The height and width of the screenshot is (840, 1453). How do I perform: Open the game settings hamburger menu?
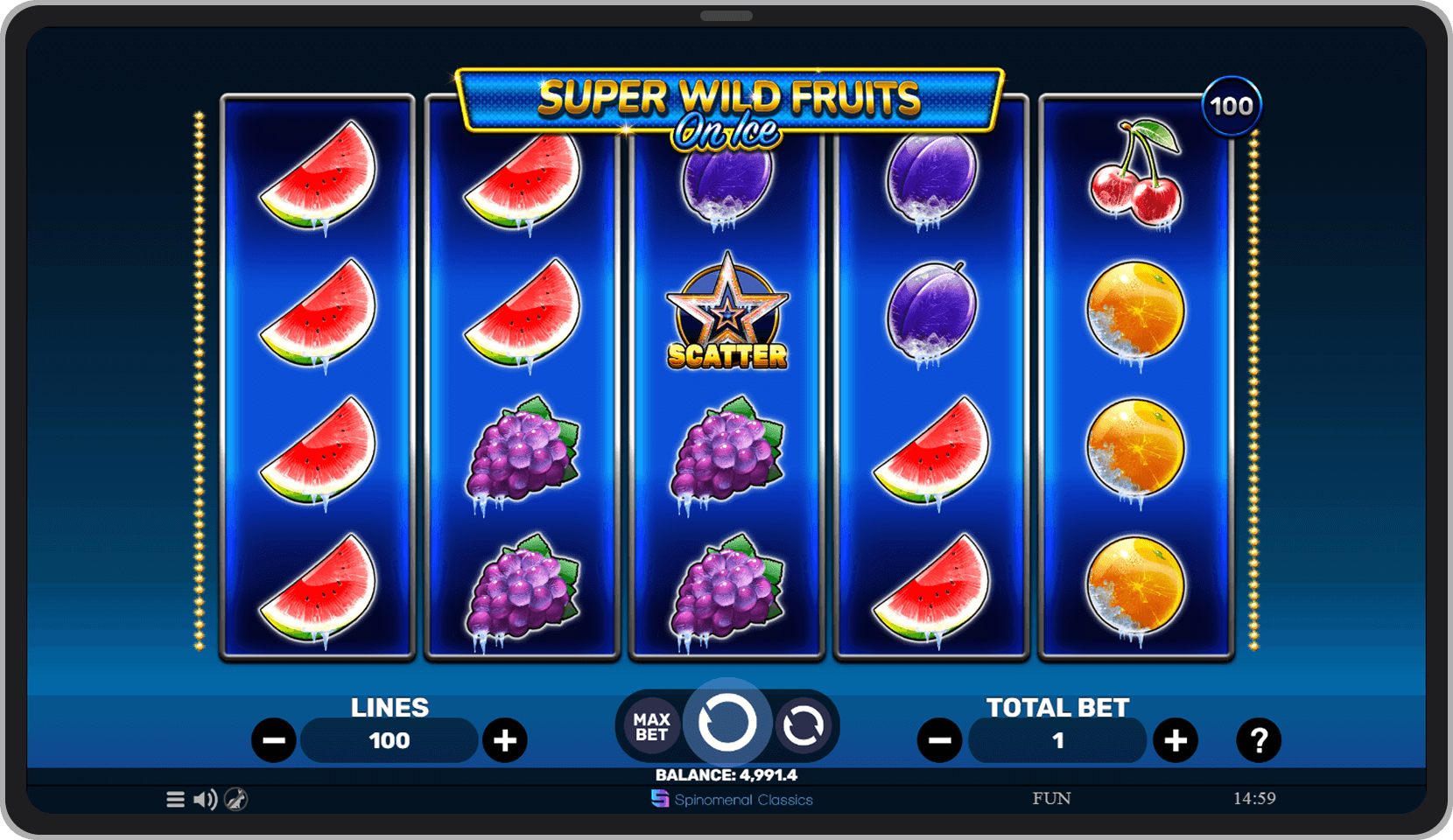pos(174,799)
